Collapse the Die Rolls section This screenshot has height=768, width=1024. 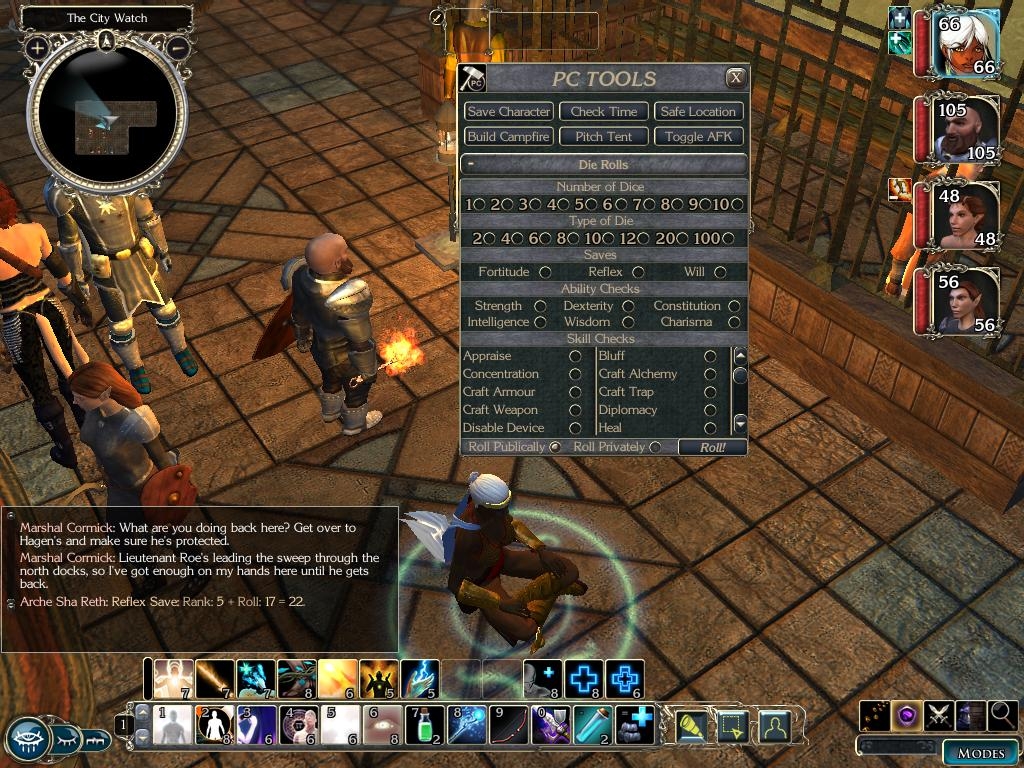[470, 164]
